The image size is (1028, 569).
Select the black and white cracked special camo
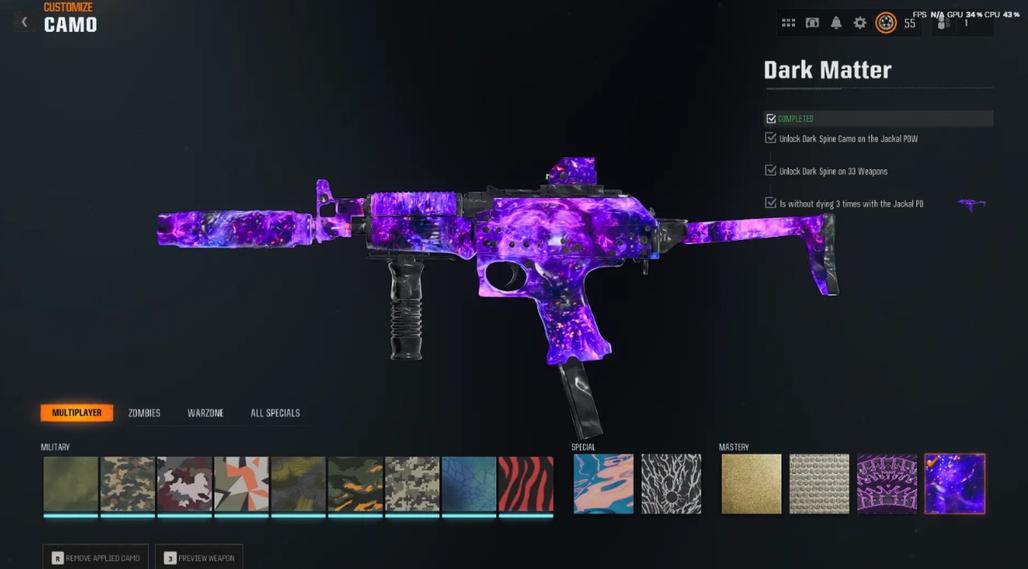[671, 484]
